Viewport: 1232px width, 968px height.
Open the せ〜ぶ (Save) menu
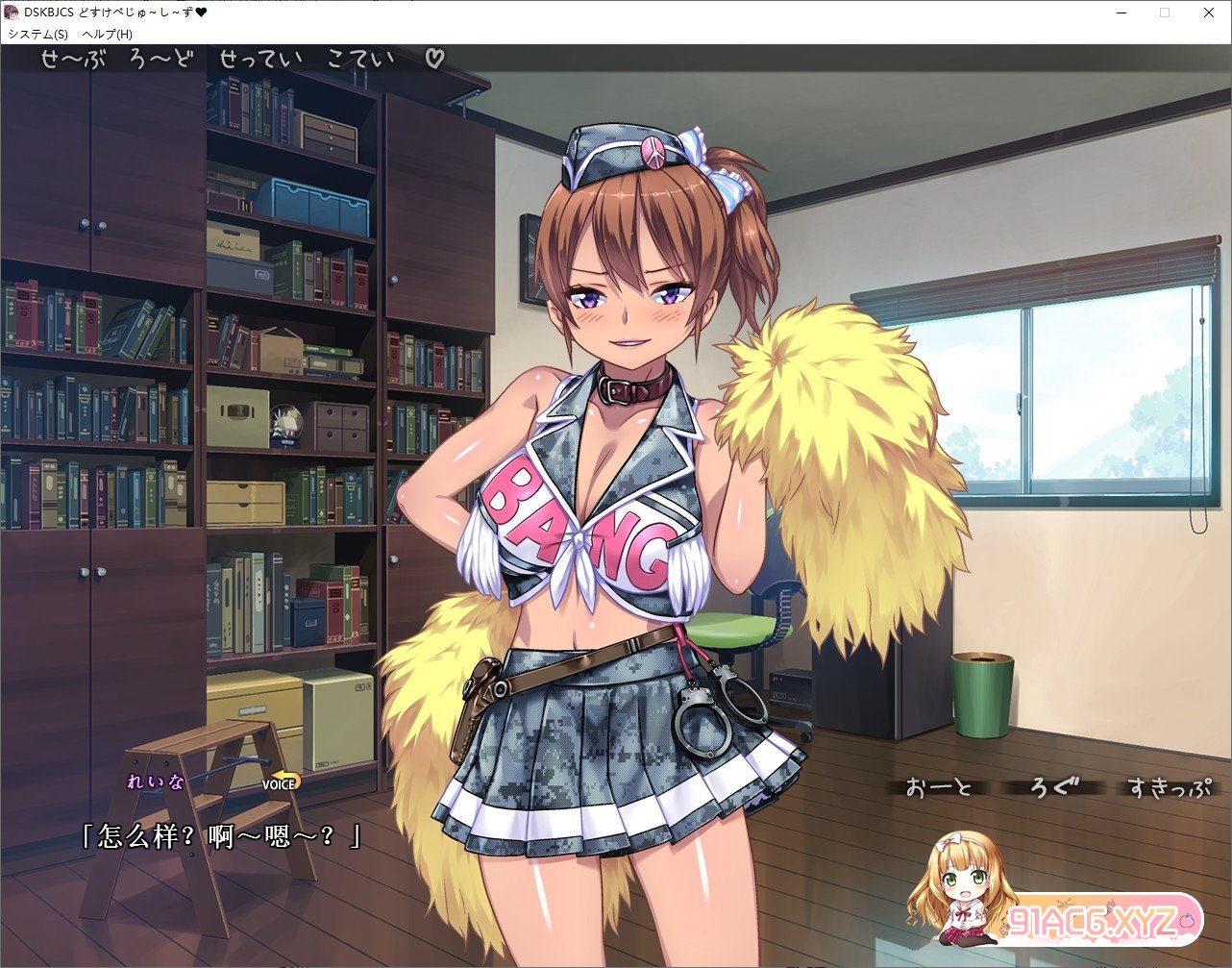tap(75, 59)
